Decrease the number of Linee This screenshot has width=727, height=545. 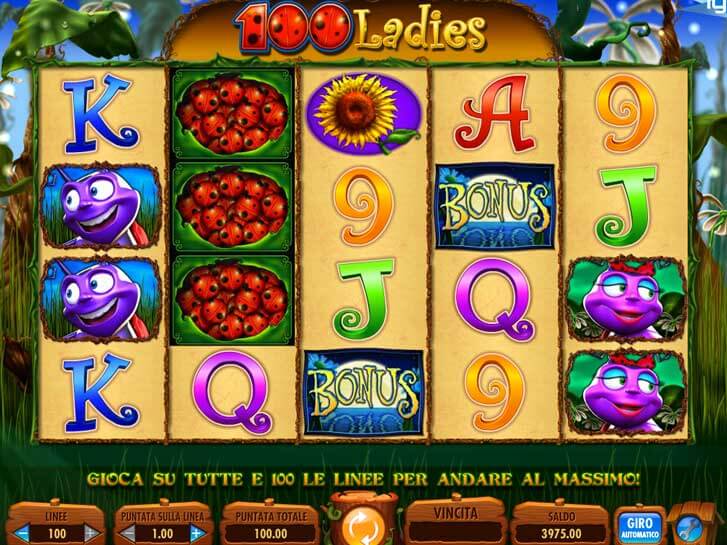click(x=21, y=534)
